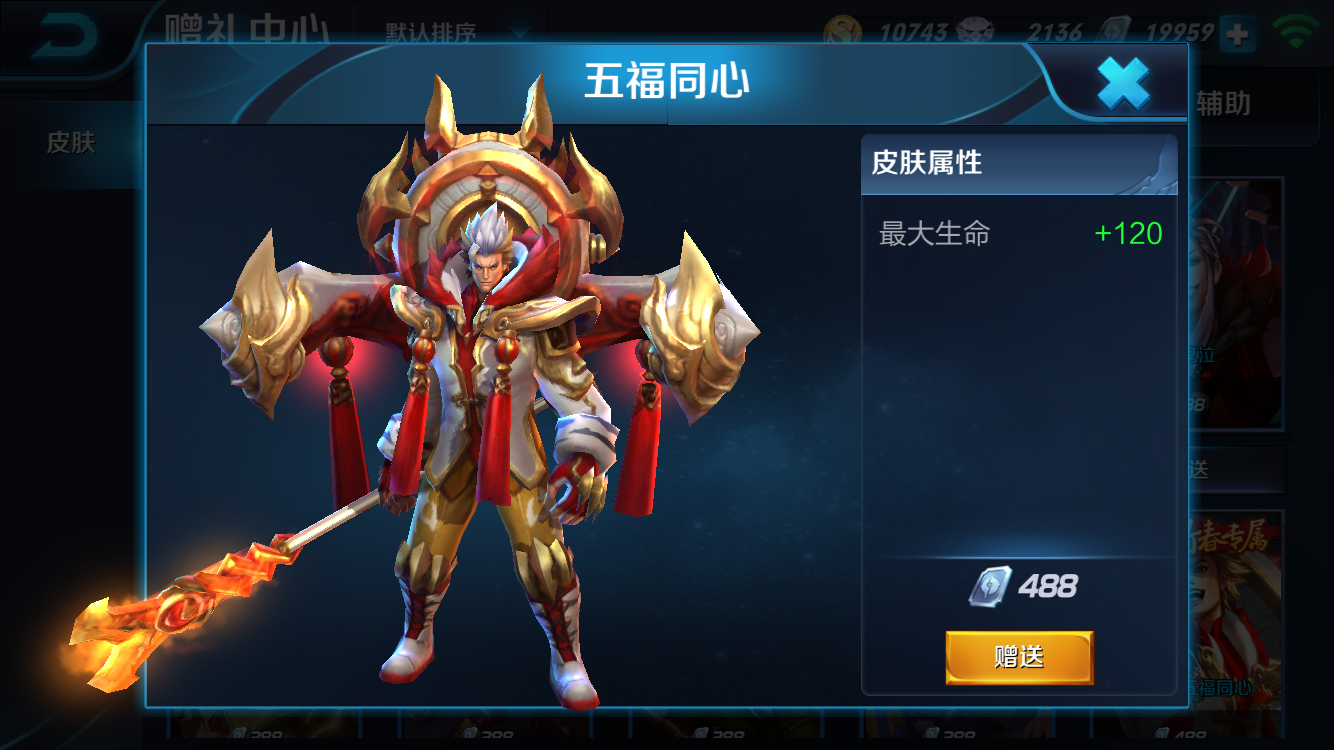
Task: Click the coupon icon next to price 488
Action: (x=988, y=585)
